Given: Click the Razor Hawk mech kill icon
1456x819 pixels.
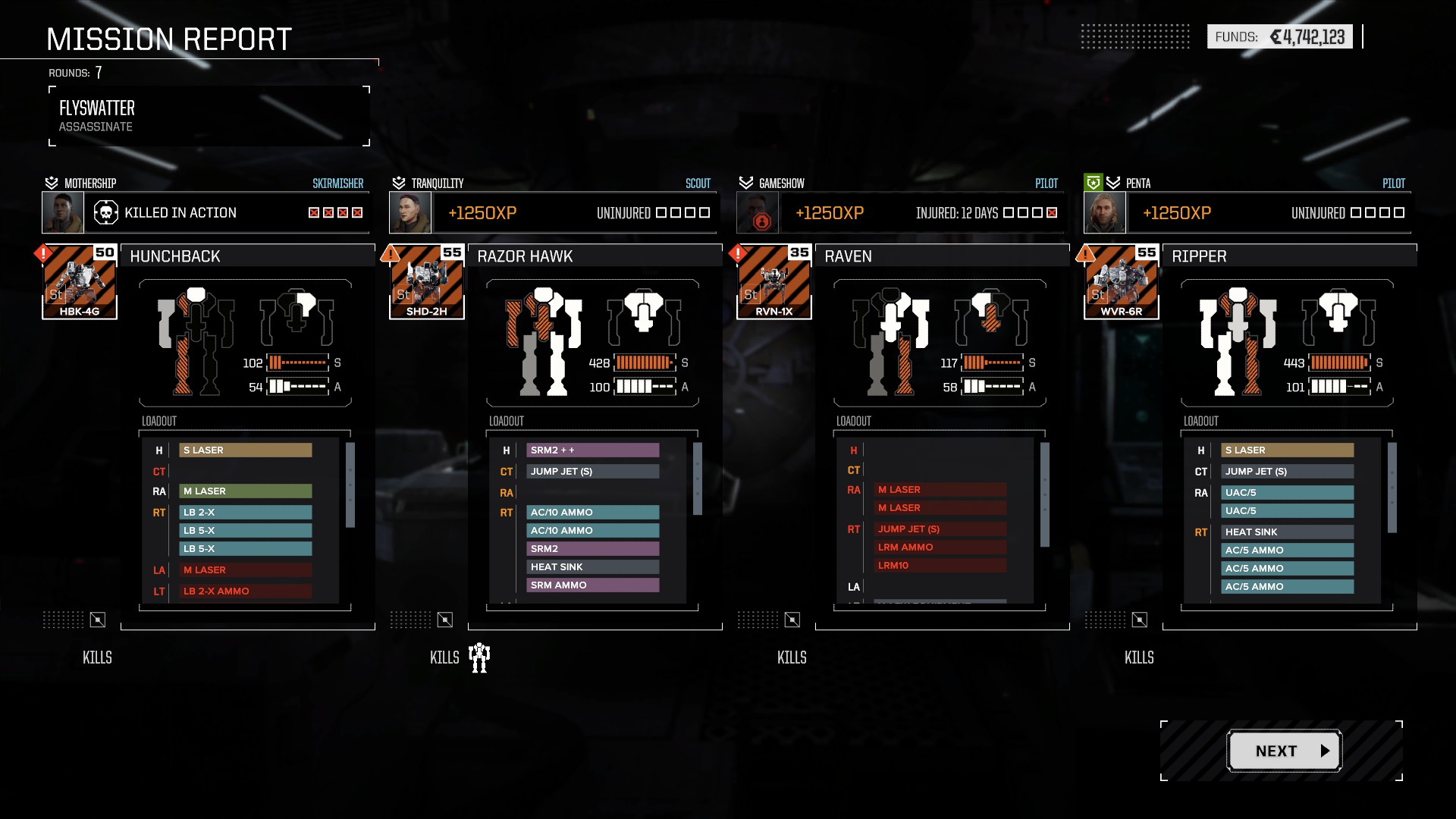Looking at the screenshot, I should coord(479,657).
